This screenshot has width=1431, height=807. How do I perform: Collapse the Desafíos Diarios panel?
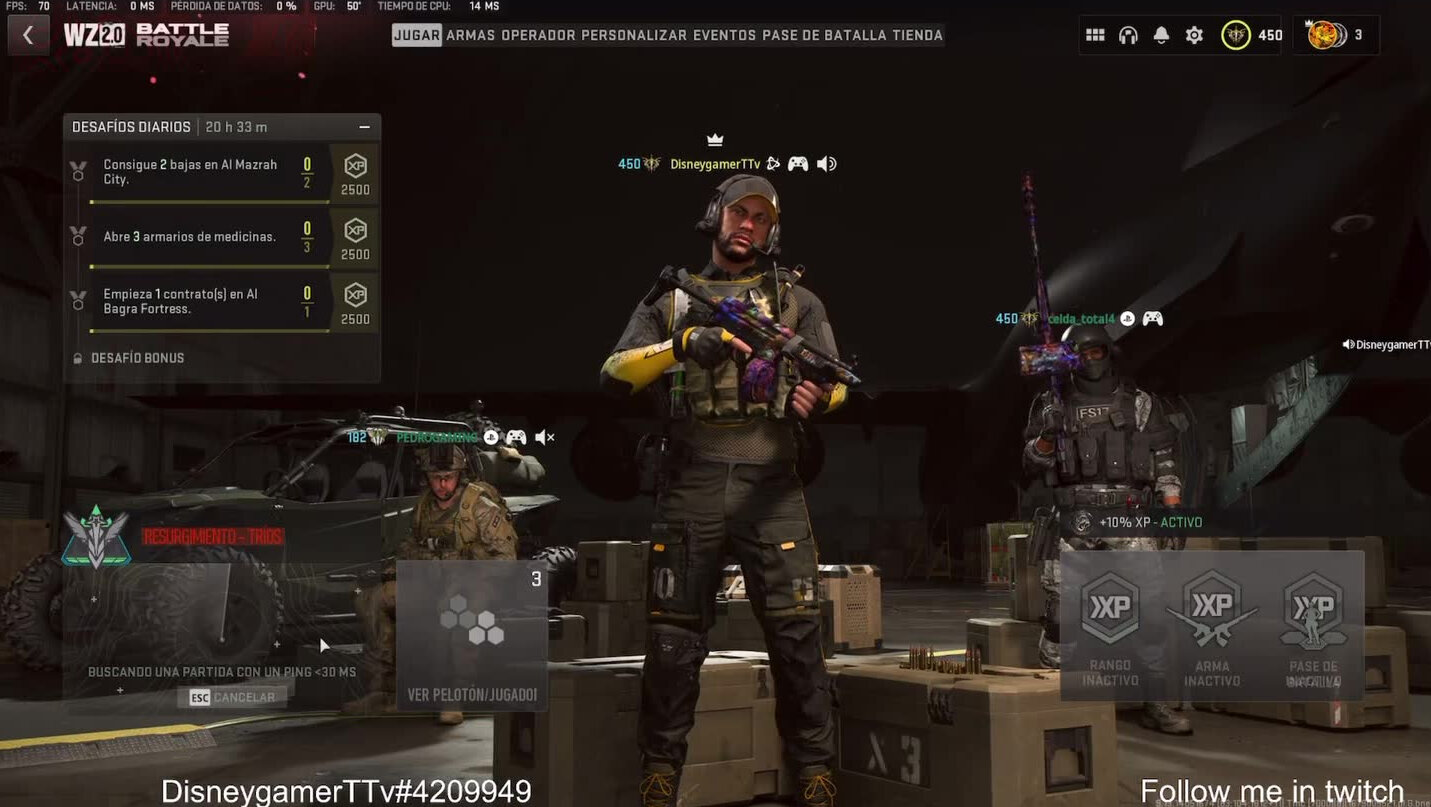(364, 127)
